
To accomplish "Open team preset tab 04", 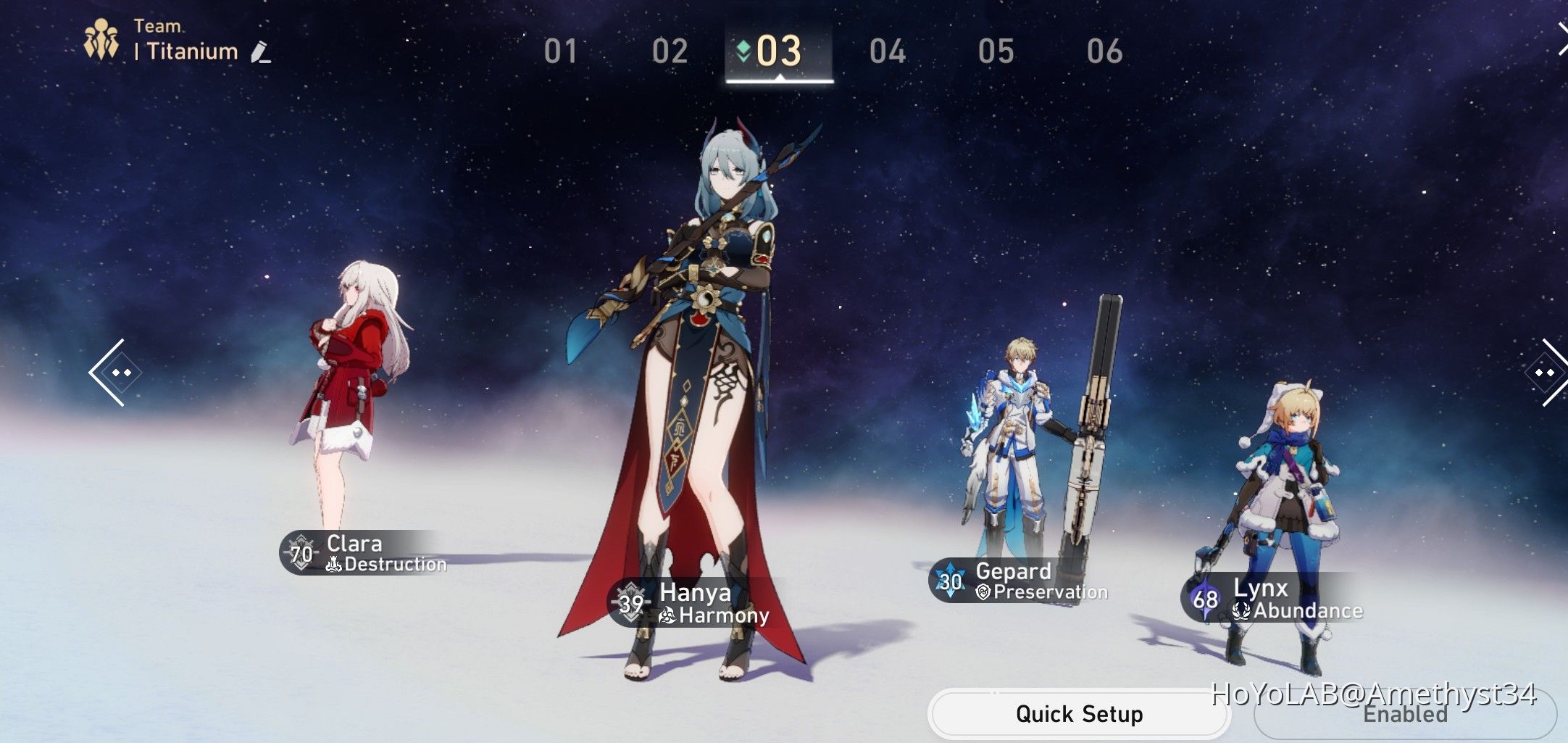I will click(888, 51).
